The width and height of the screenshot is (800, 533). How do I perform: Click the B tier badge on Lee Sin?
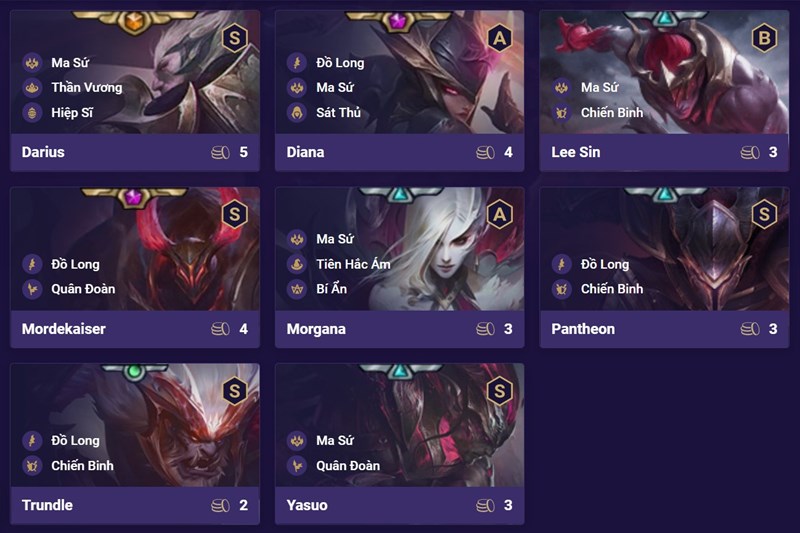coord(764,38)
